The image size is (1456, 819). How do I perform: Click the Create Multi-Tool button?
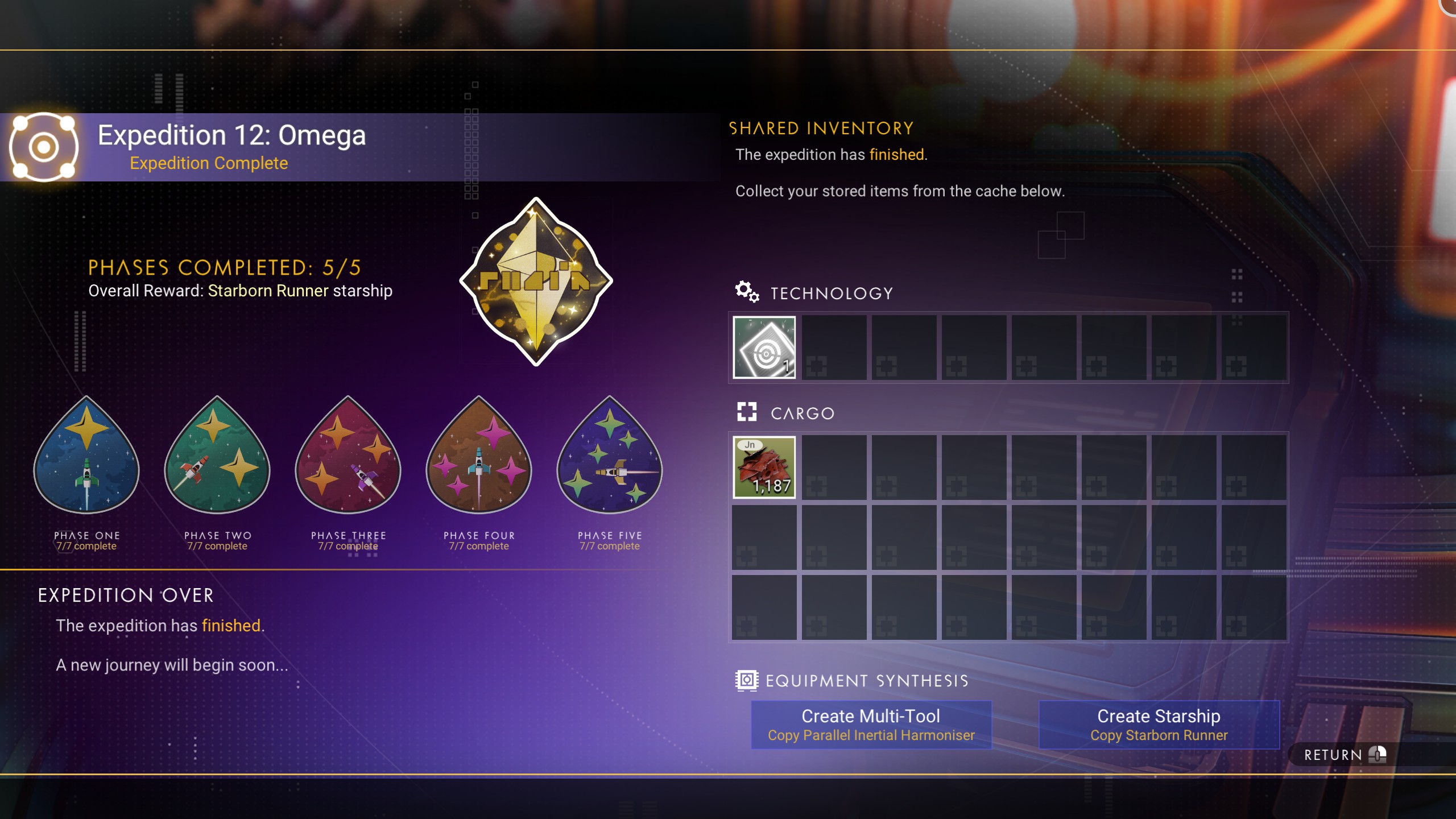(871, 725)
